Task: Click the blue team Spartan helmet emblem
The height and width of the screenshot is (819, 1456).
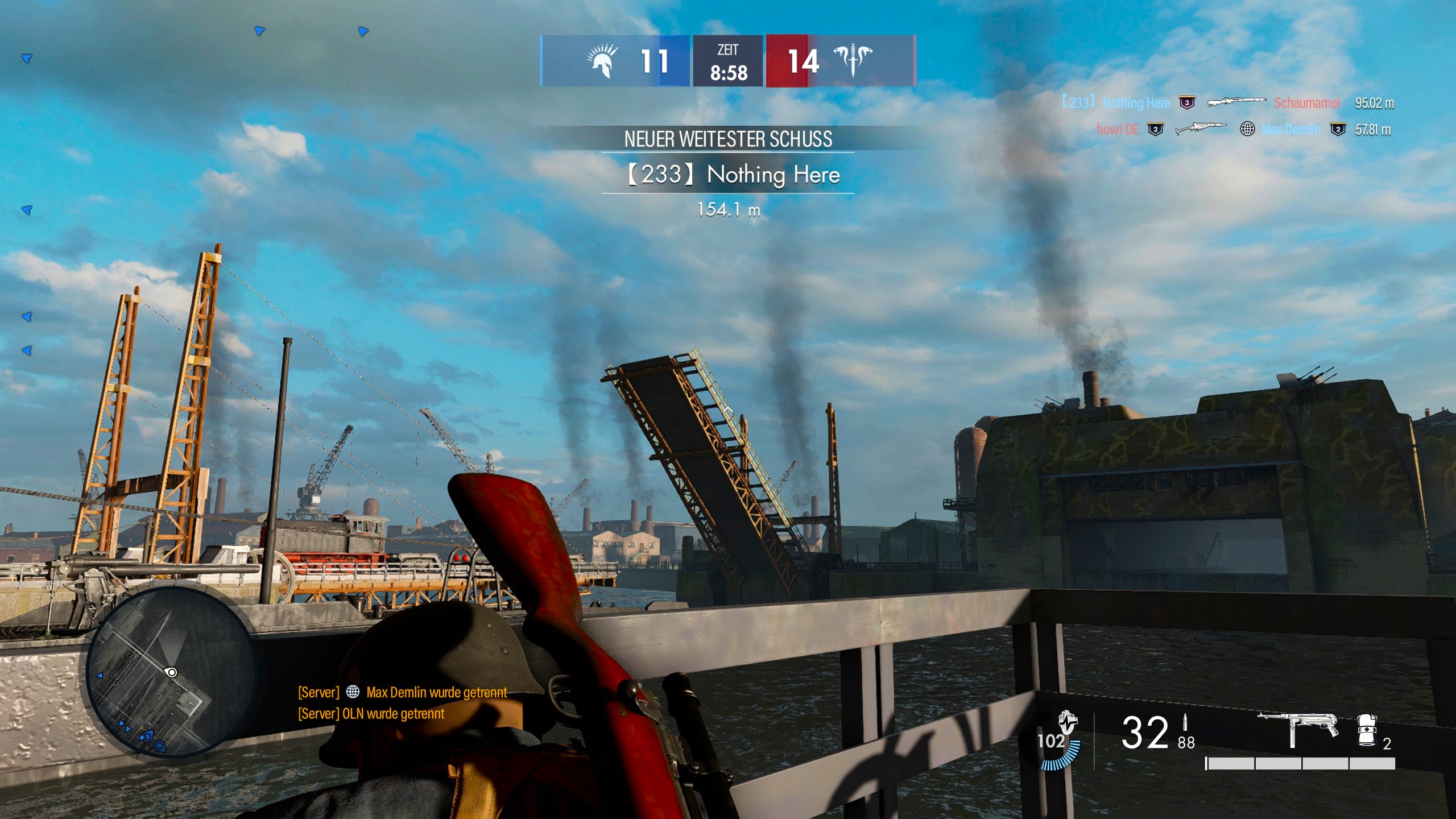Action: (x=603, y=61)
